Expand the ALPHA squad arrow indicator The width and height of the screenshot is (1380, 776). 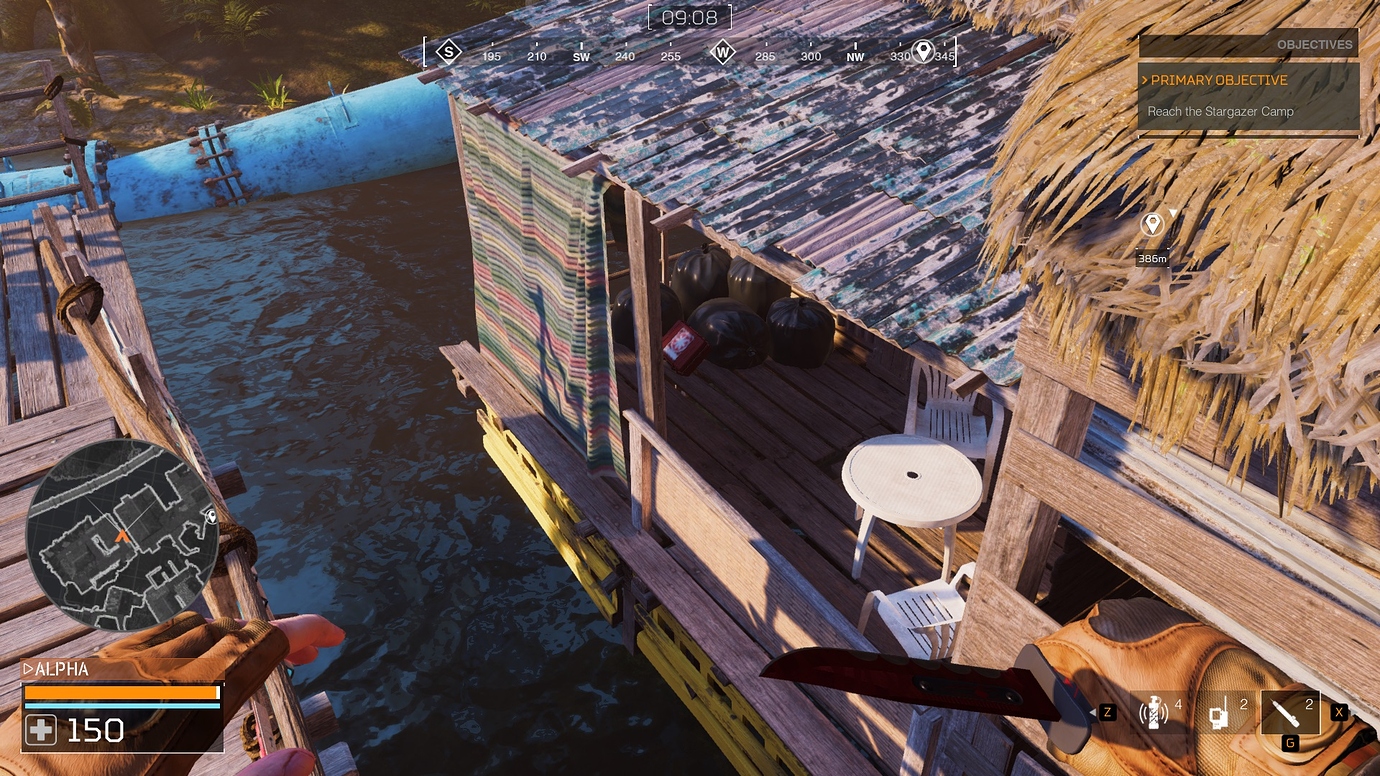[27, 668]
